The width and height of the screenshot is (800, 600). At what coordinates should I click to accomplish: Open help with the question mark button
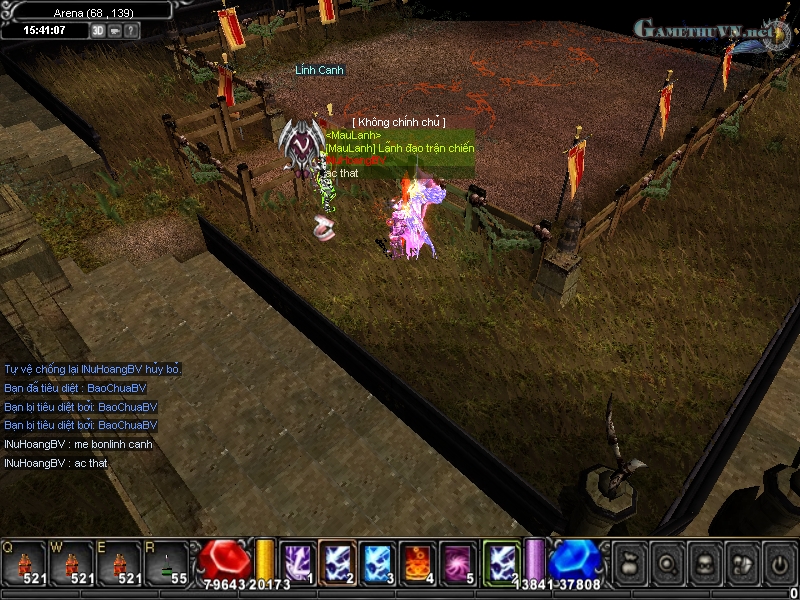[x=132, y=30]
